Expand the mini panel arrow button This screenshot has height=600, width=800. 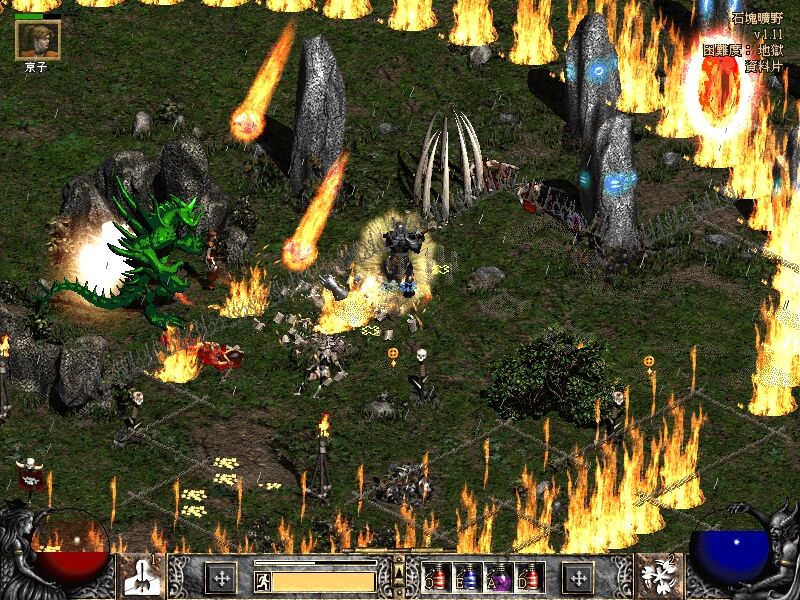coord(399,571)
